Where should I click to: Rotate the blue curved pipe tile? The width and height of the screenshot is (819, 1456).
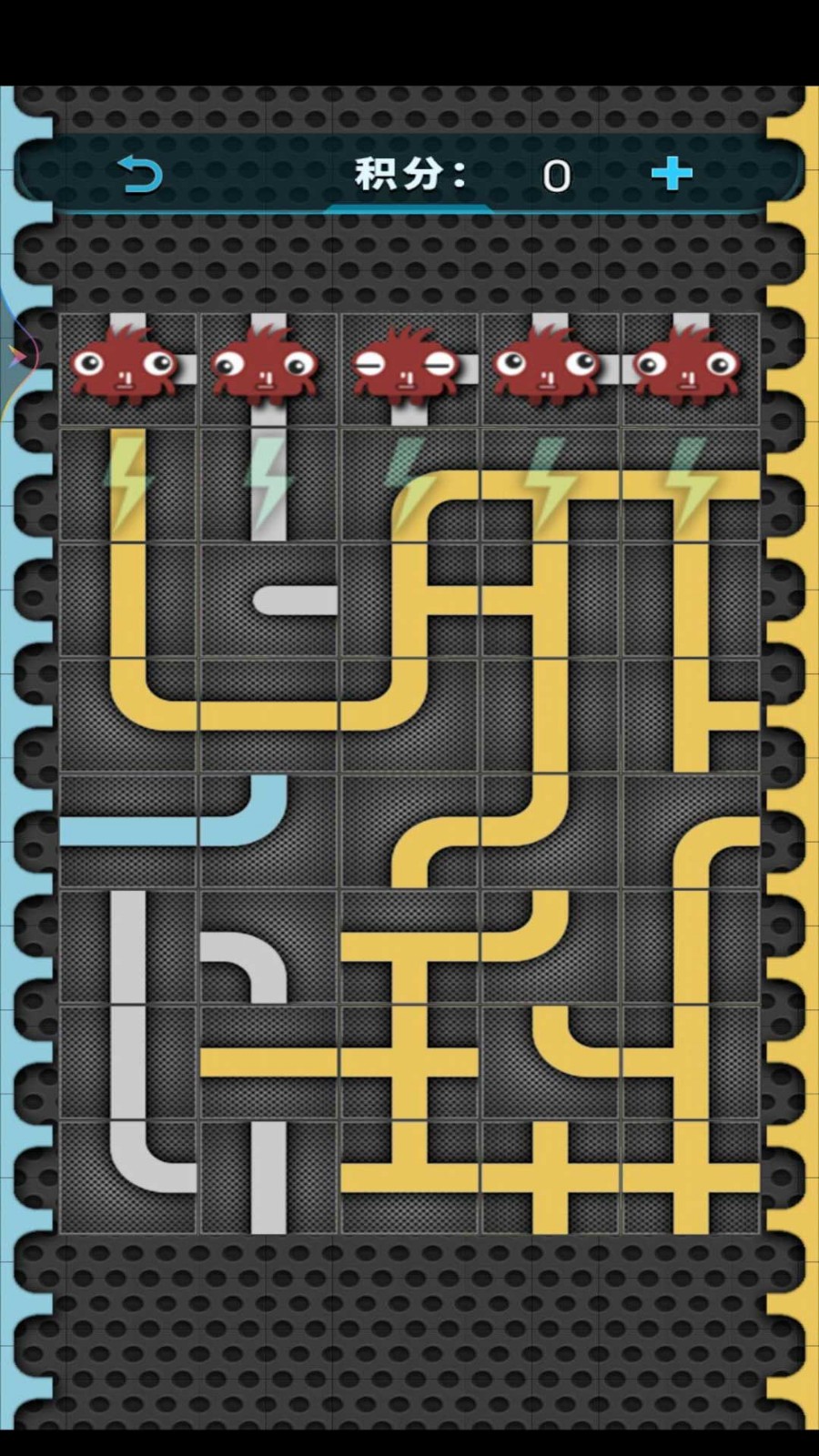[x=268, y=830]
